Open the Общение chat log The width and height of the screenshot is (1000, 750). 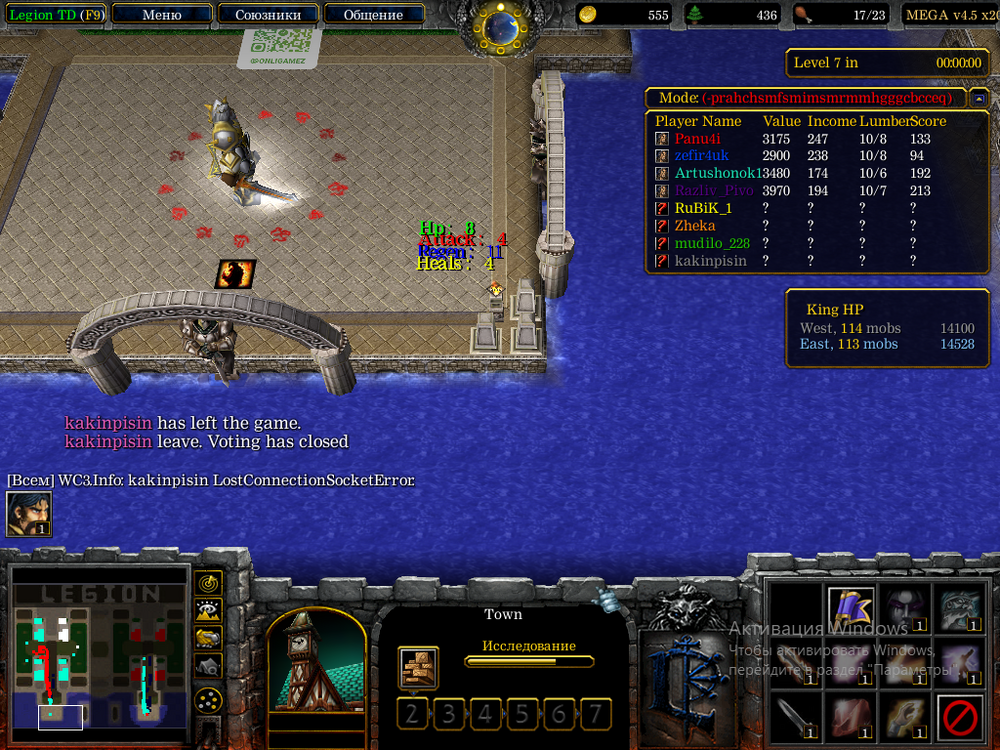click(373, 15)
